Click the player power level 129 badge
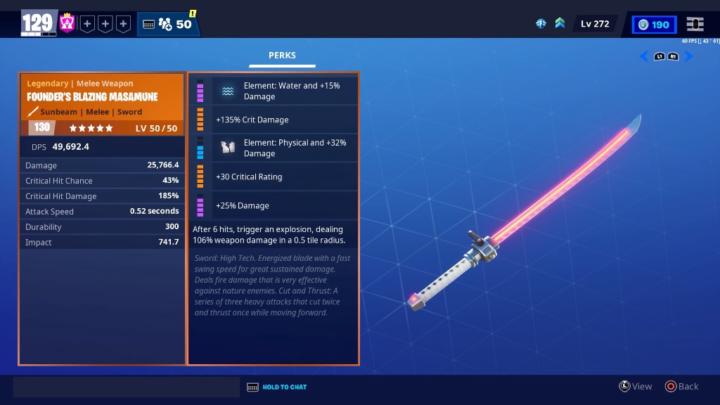Screen dimensions: 720x405 [38, 22]
